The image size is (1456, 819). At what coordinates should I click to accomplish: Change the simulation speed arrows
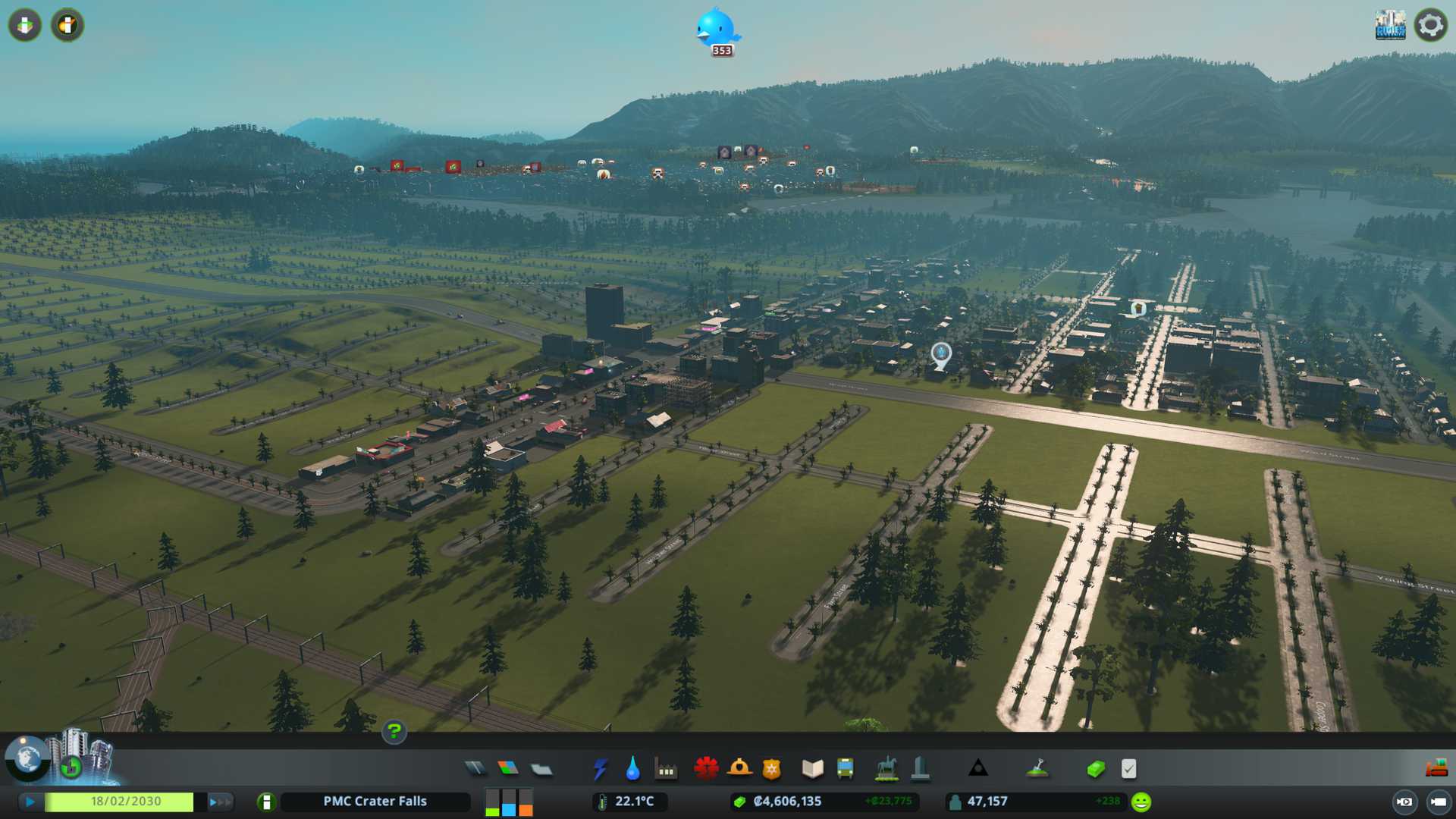point(219,802)
